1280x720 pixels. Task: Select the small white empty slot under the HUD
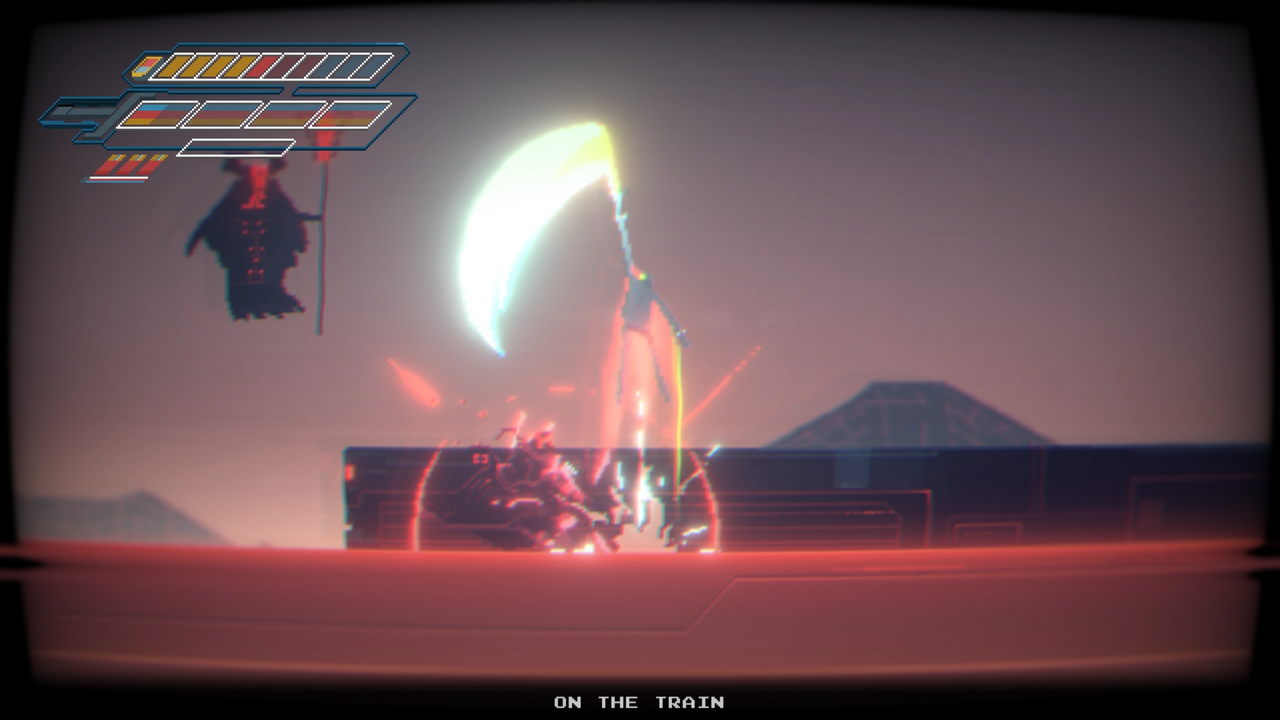[x=237, y=147]
